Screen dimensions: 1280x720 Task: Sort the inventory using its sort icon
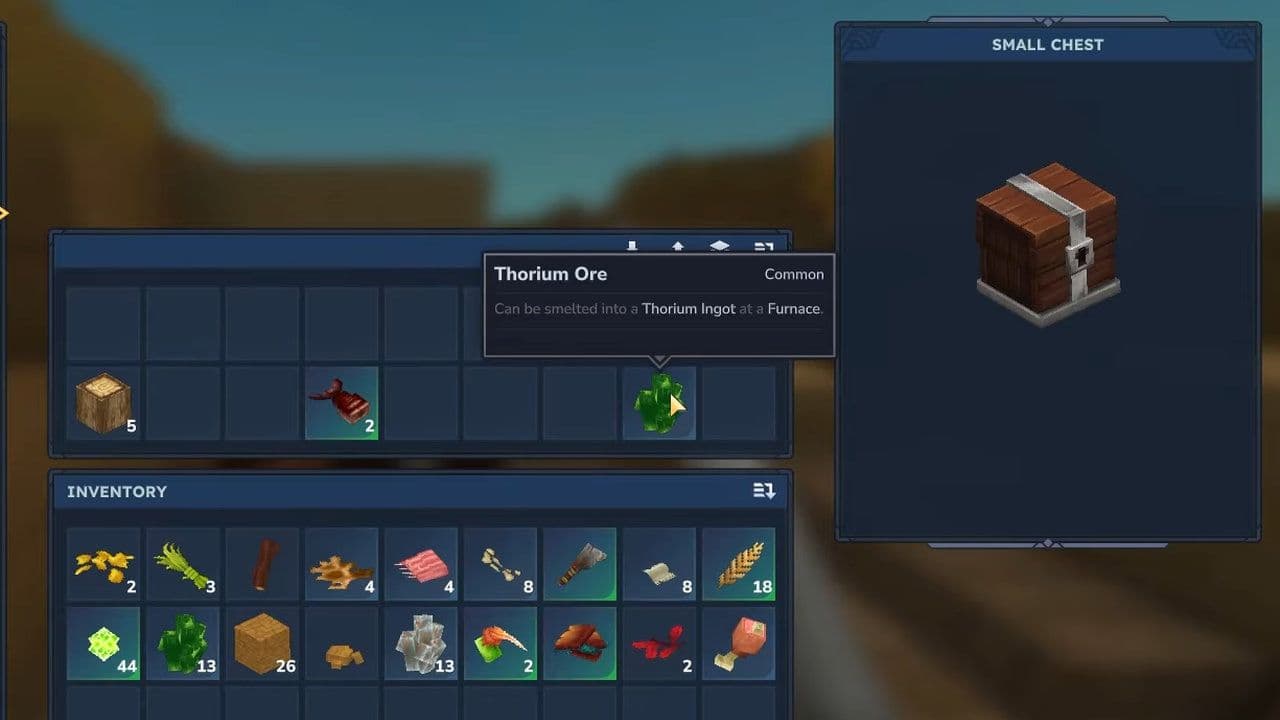click(x=764, y=491)
